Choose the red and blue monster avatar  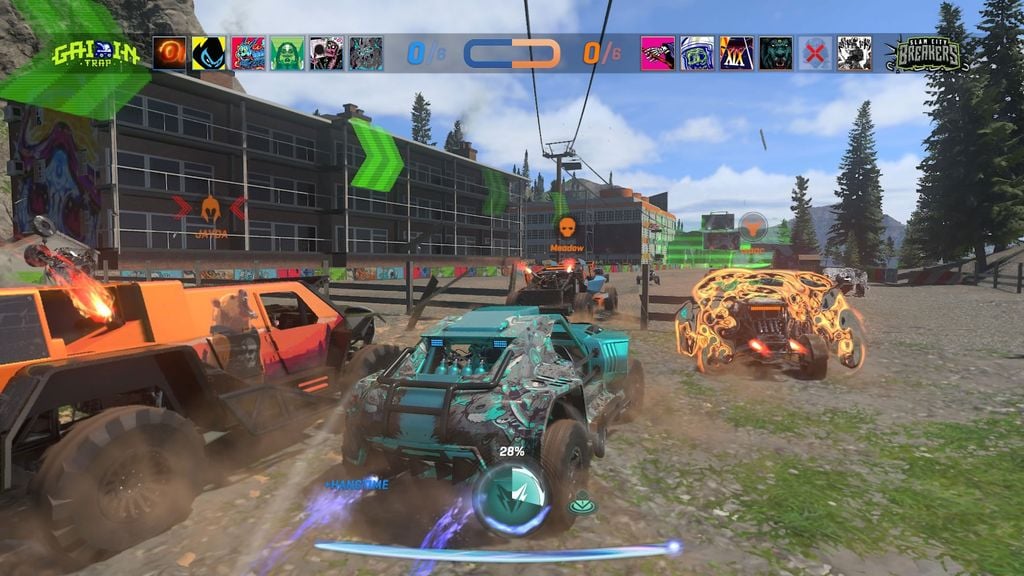click(x=248, y=53)
